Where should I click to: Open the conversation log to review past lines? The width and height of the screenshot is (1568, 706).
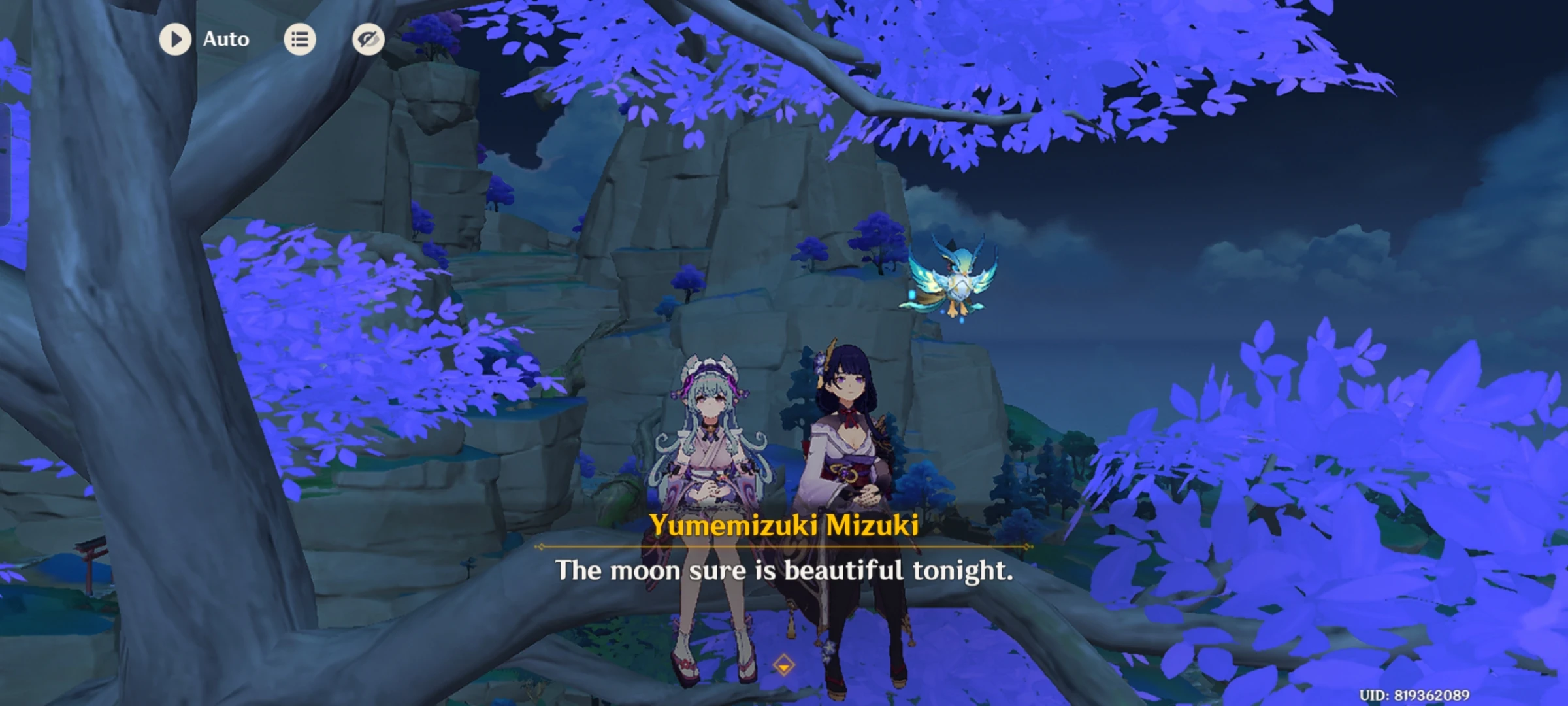[299, 39]
